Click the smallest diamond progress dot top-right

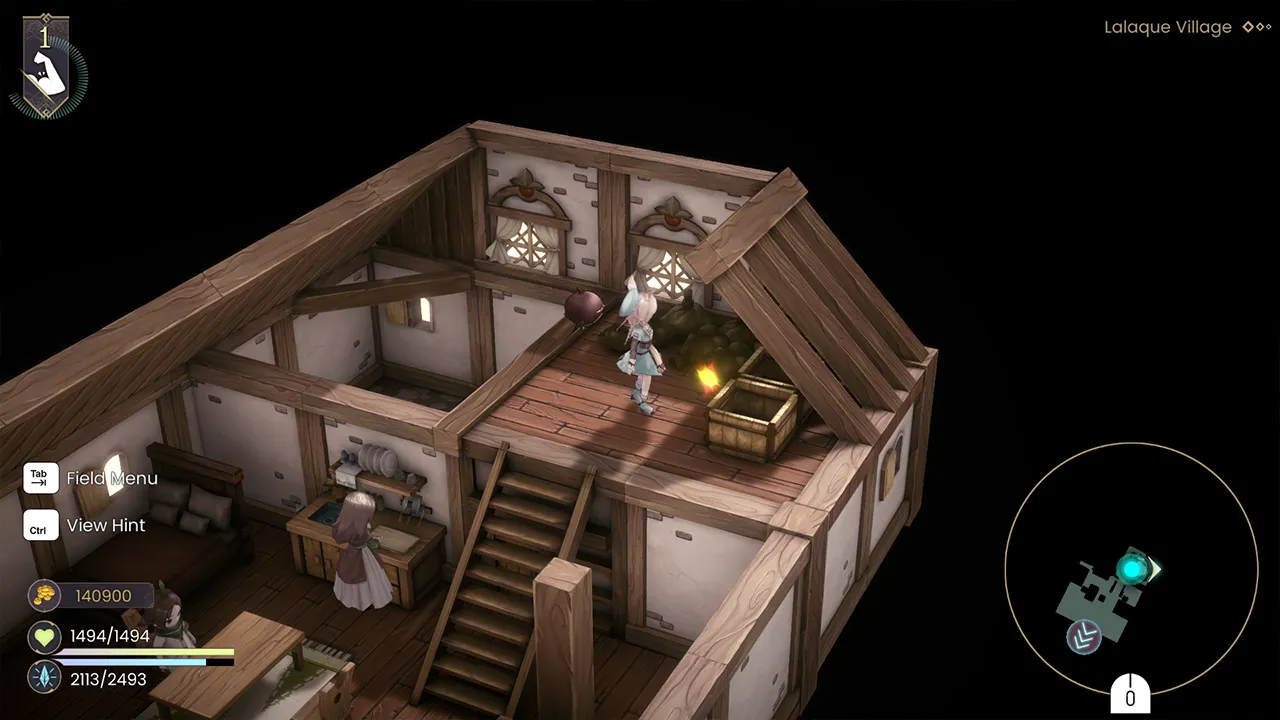click(1268, 26)
